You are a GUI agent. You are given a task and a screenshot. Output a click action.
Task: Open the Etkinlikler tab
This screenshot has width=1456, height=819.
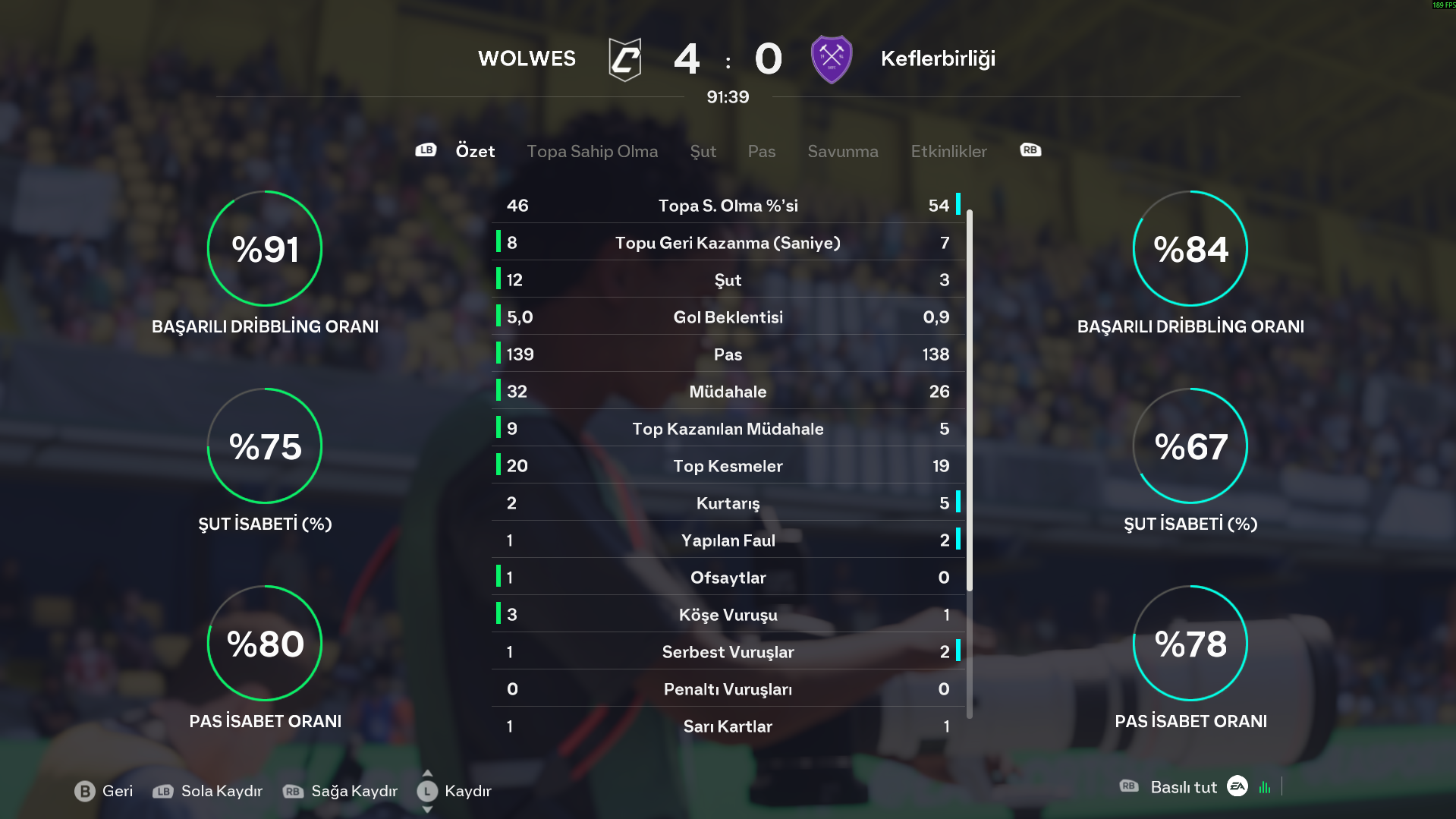point(948,151)
